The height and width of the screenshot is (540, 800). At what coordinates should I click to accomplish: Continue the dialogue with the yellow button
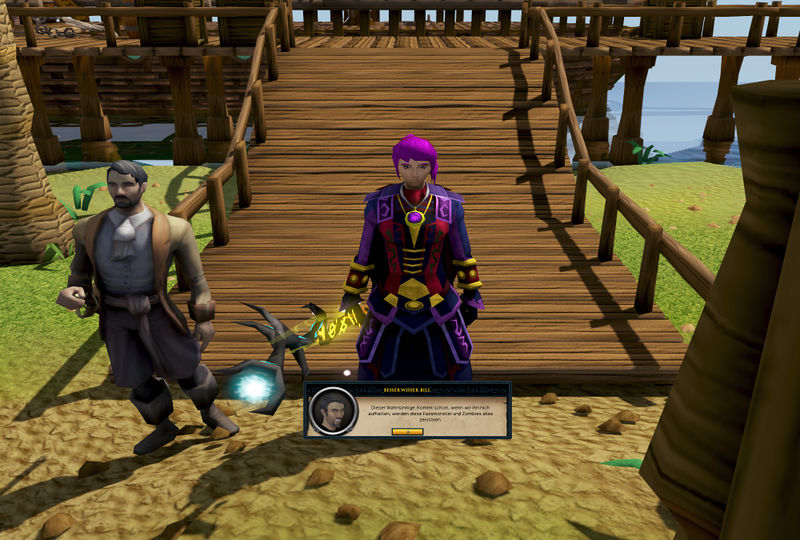(x=407, y=431)
